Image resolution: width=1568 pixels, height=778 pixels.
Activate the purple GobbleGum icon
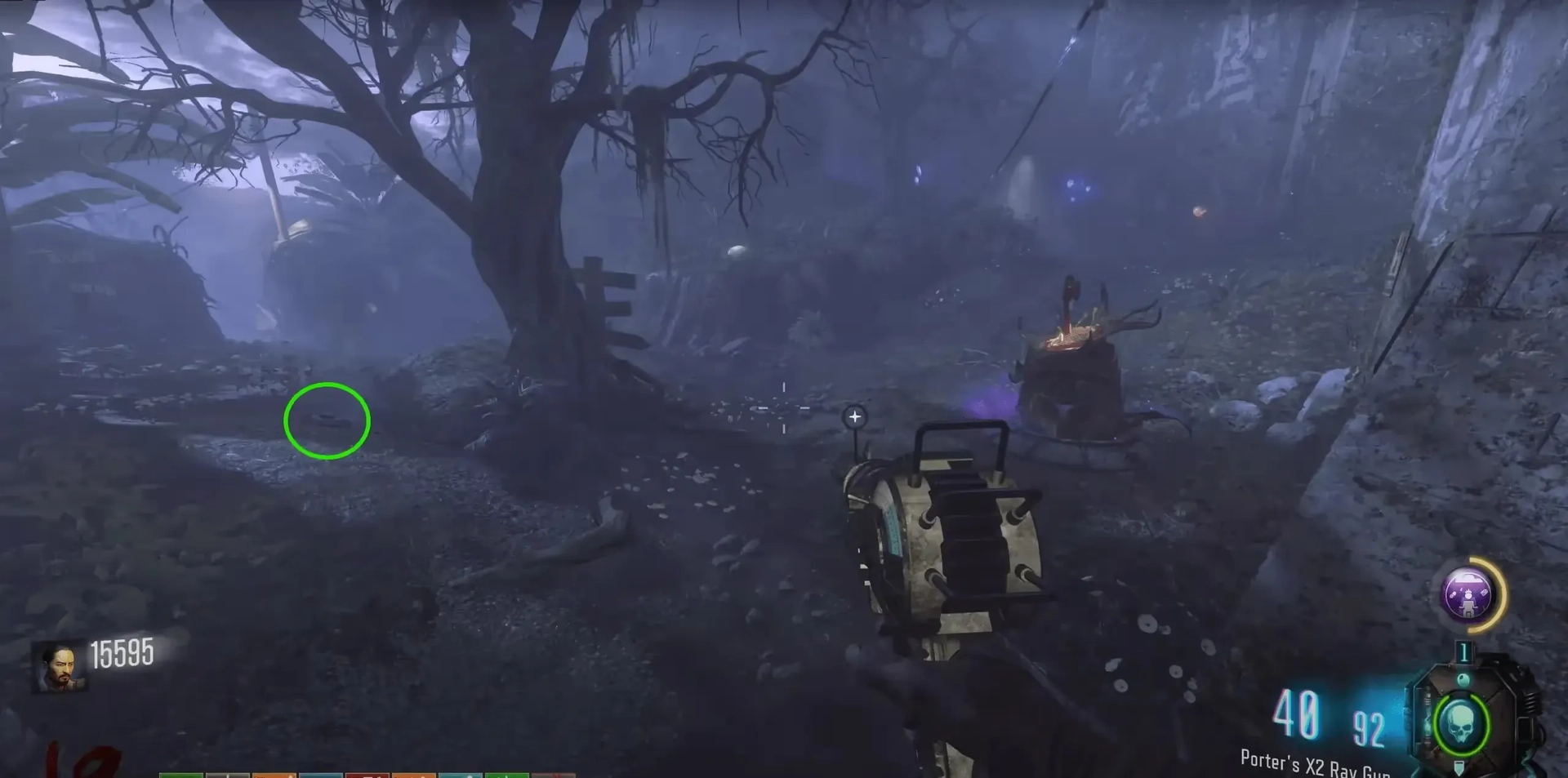pyautogui.click(x=1469, y=594)
